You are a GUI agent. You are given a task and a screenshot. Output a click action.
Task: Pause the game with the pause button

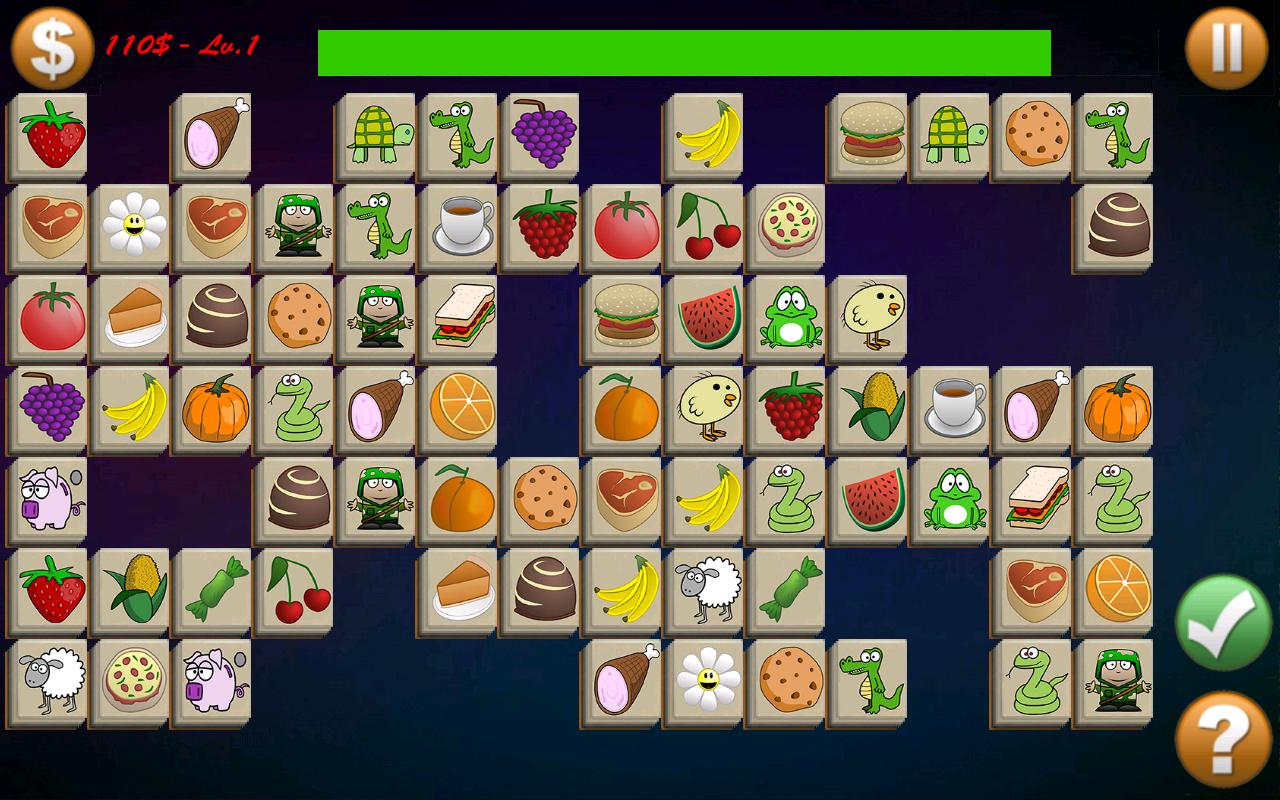1226,48
